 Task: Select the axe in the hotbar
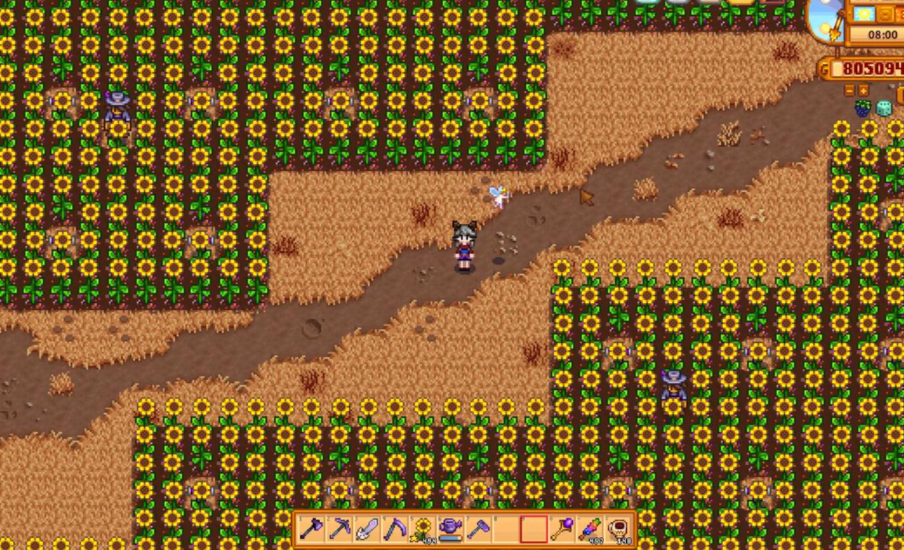coord(311,527)
